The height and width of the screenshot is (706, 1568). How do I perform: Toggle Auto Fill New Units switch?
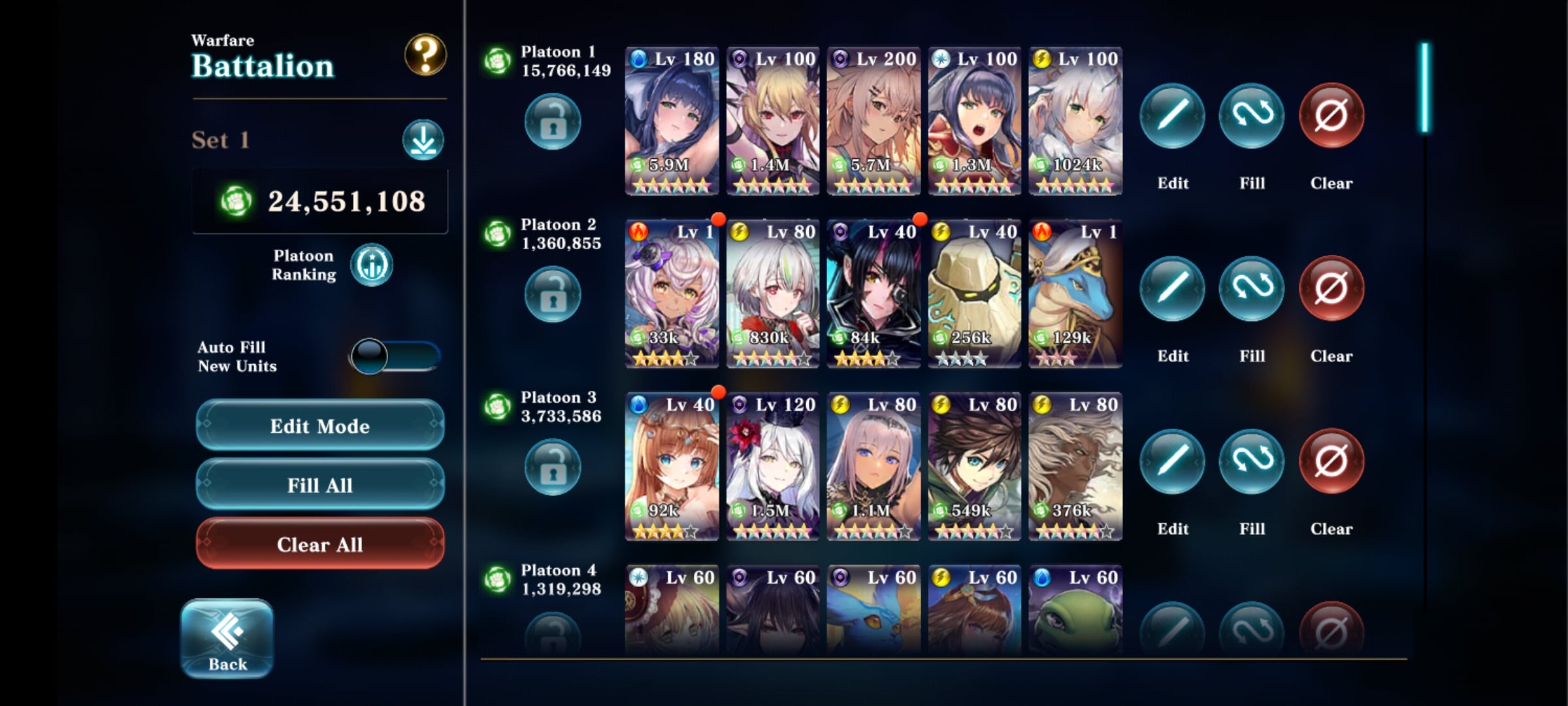coord(395,356)
